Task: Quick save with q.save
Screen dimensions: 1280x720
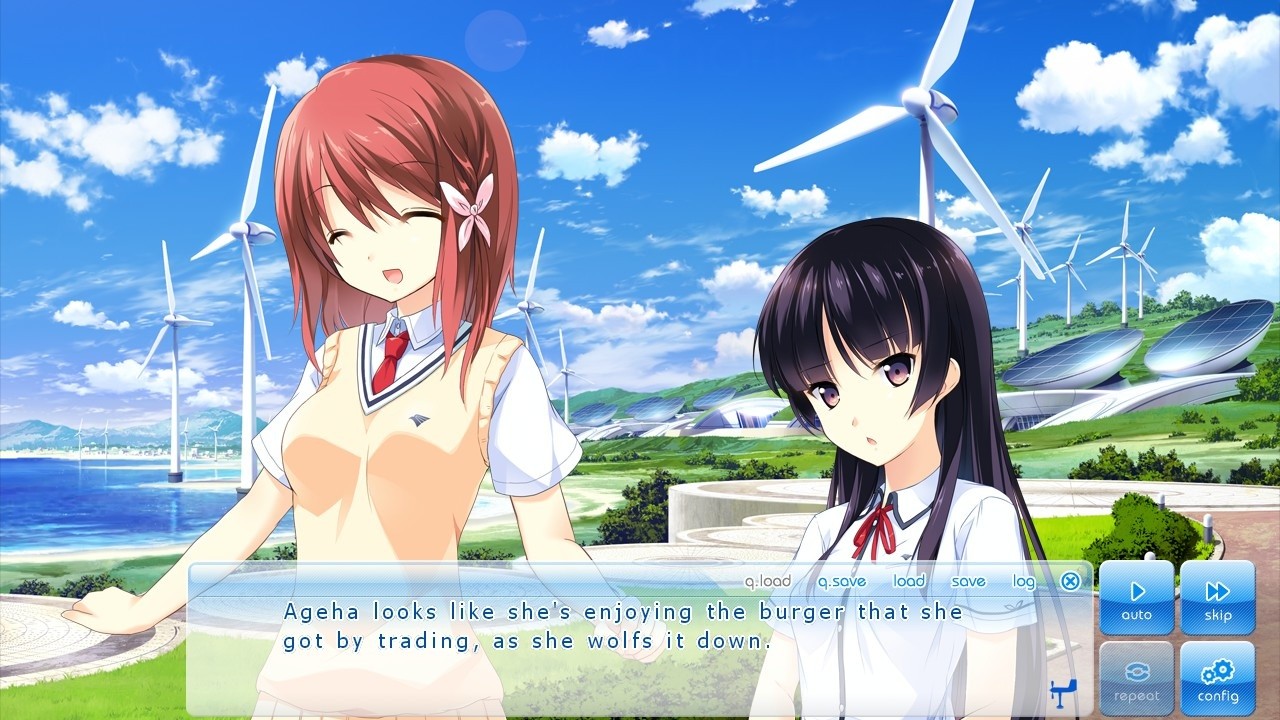Action: (842, 581)
